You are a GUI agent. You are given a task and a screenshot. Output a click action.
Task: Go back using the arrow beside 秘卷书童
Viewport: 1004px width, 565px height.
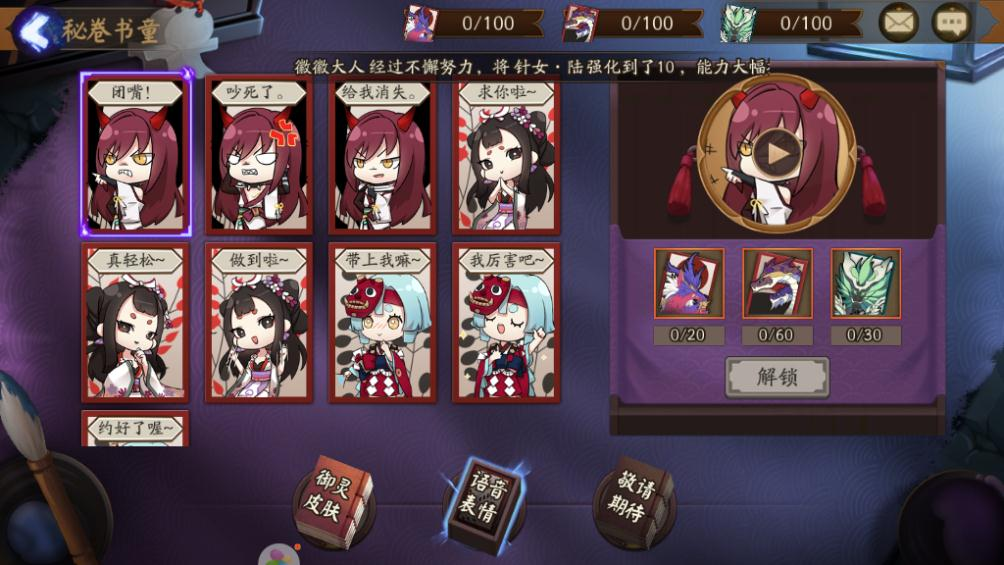tap(38, 28)
